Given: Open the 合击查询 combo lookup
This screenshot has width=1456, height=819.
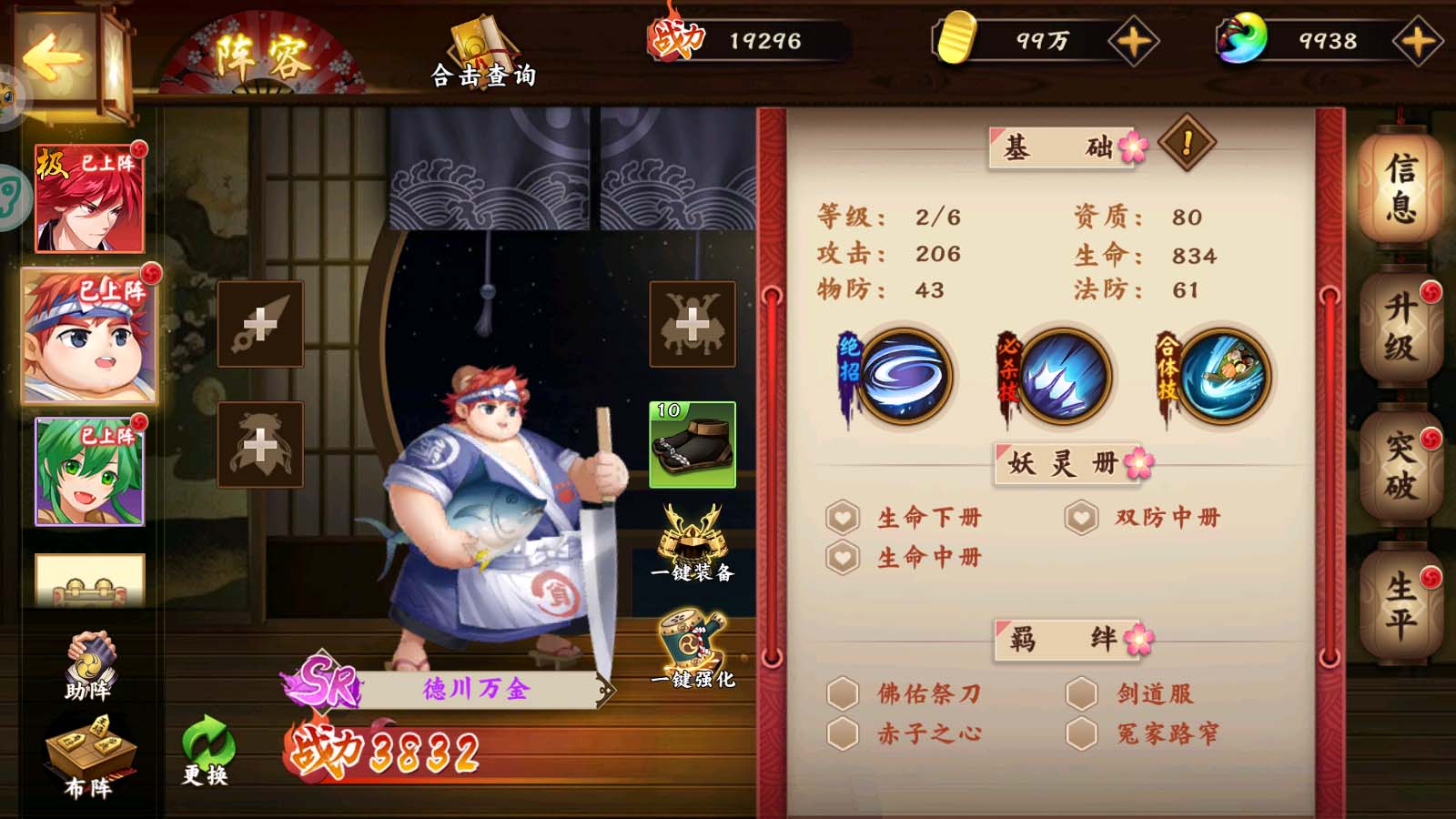Looking at the screenshot, I should pyautogui.click(x=483, y=54).
